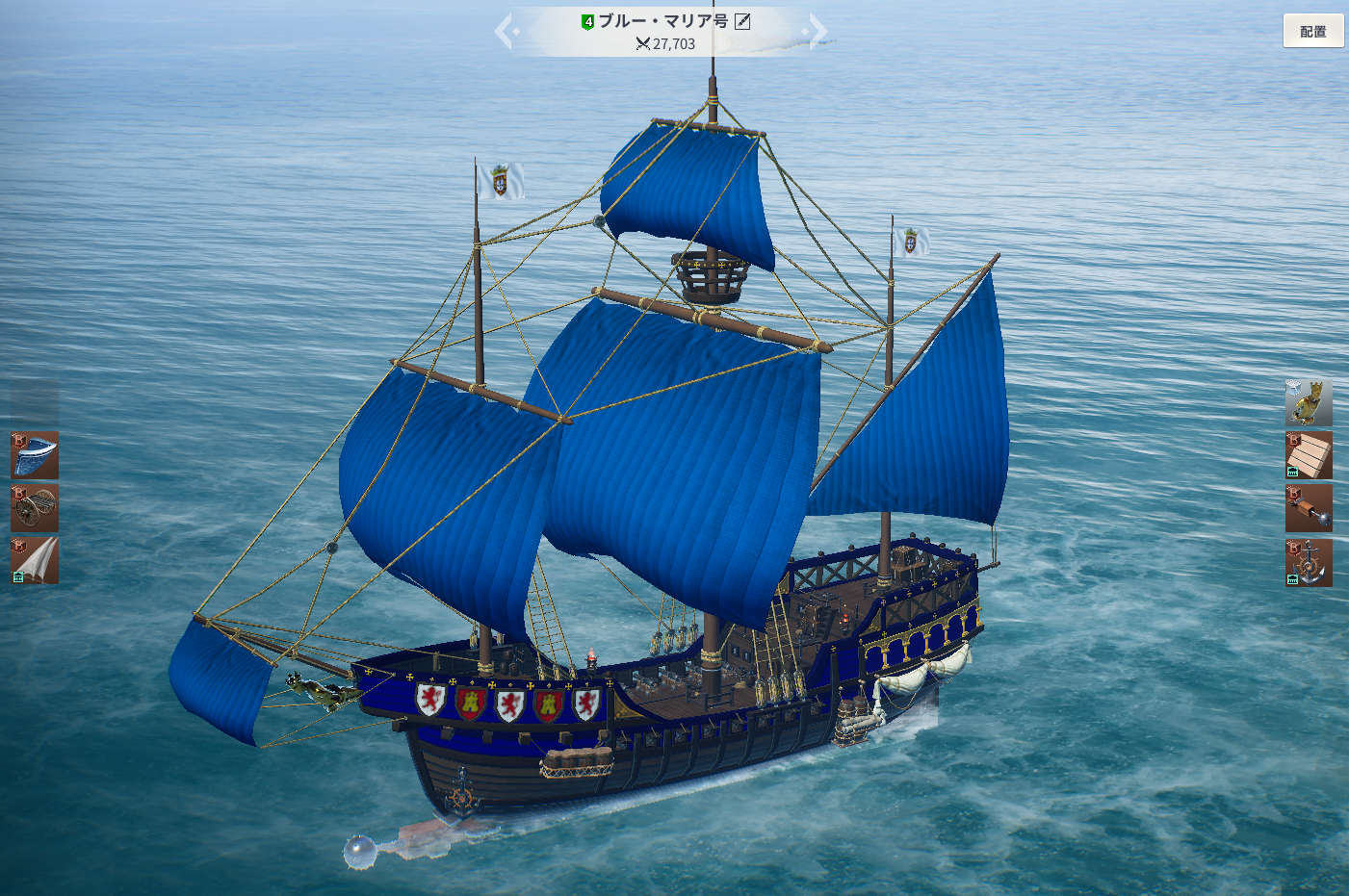Select the spiked ram equipment slot
The image size is (1349, 896).
coord(1309,508)
